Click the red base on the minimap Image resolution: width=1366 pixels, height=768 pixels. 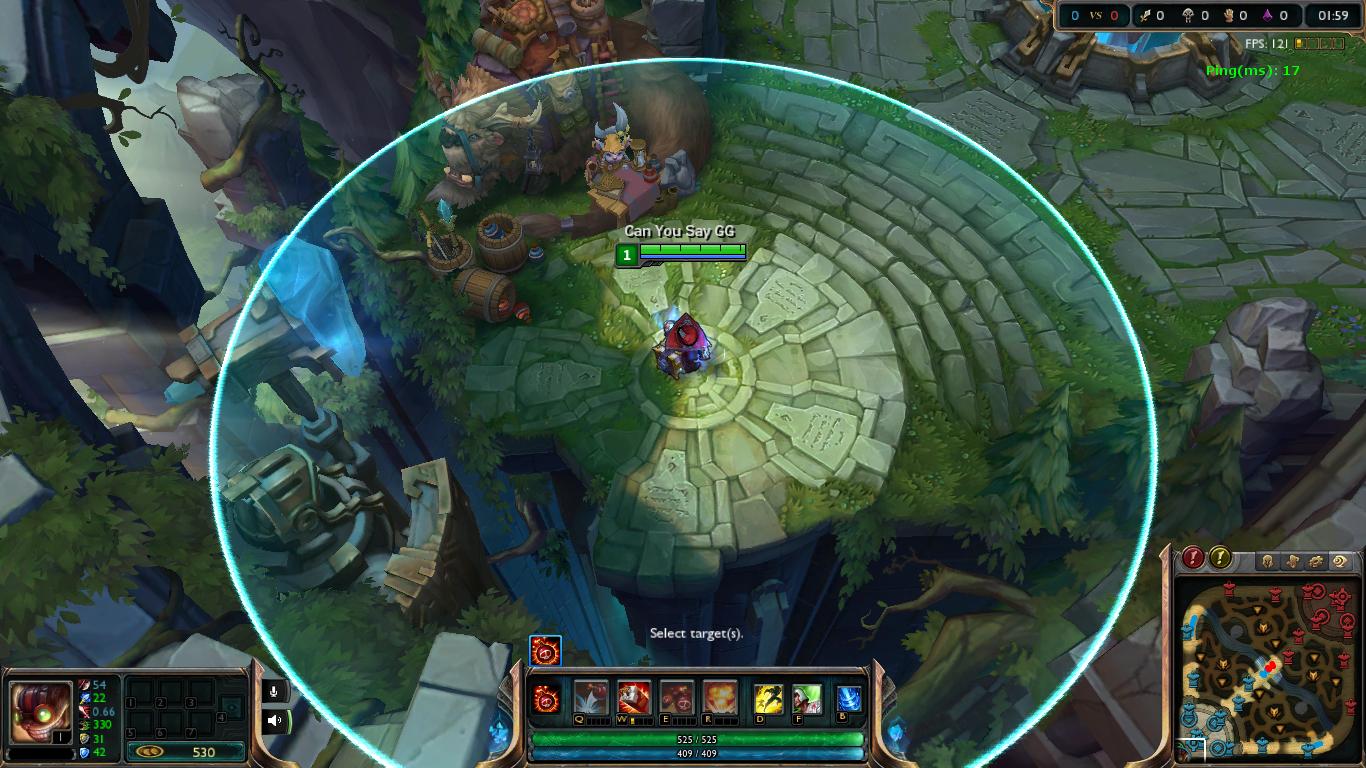coord(1340,596)
